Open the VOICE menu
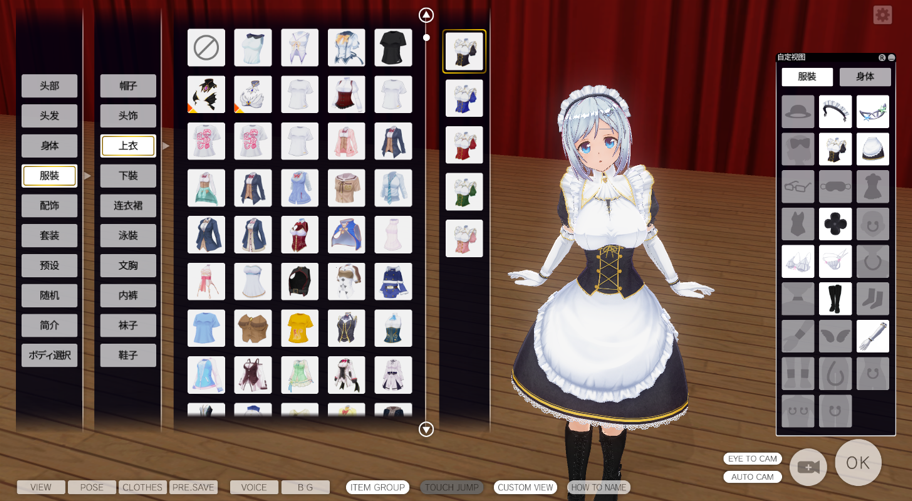912x501 pixels. tap(254, 488)
